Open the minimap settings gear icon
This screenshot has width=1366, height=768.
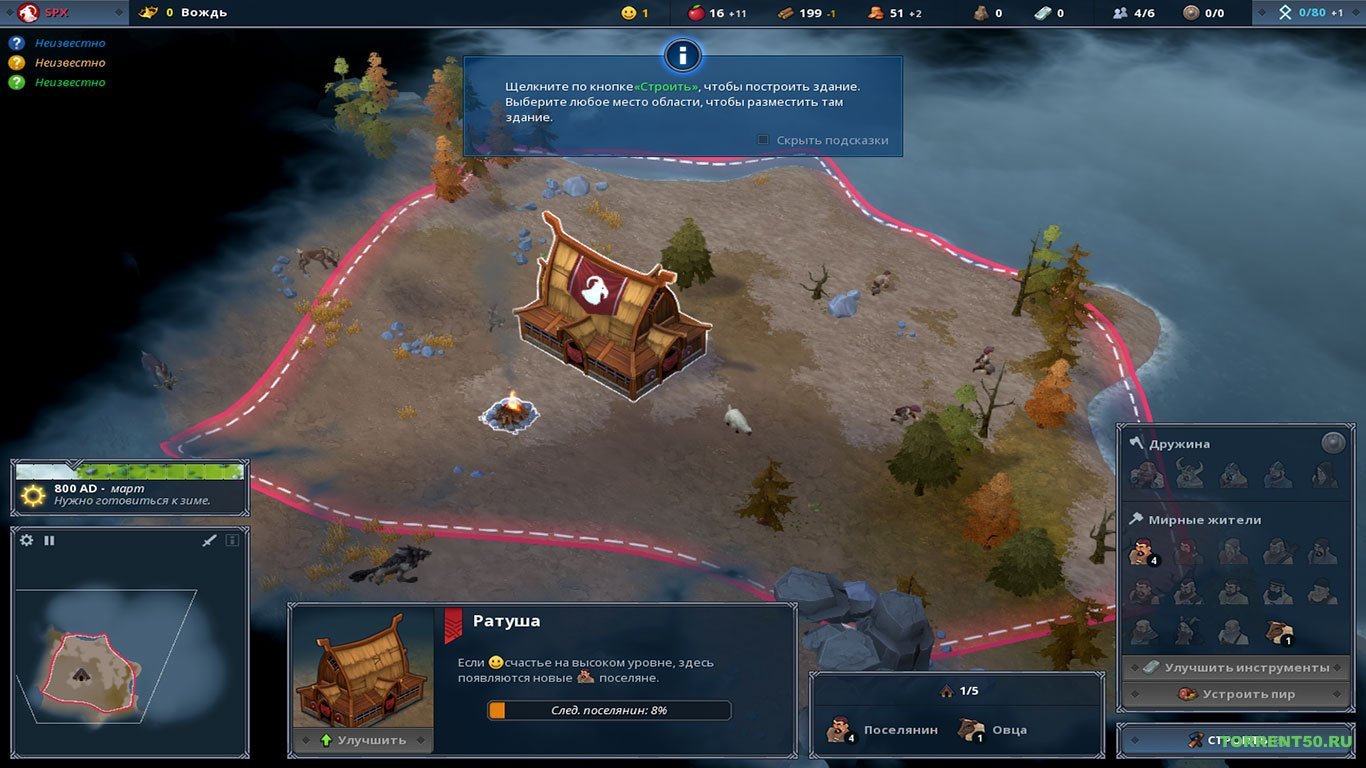coord(25,539)
